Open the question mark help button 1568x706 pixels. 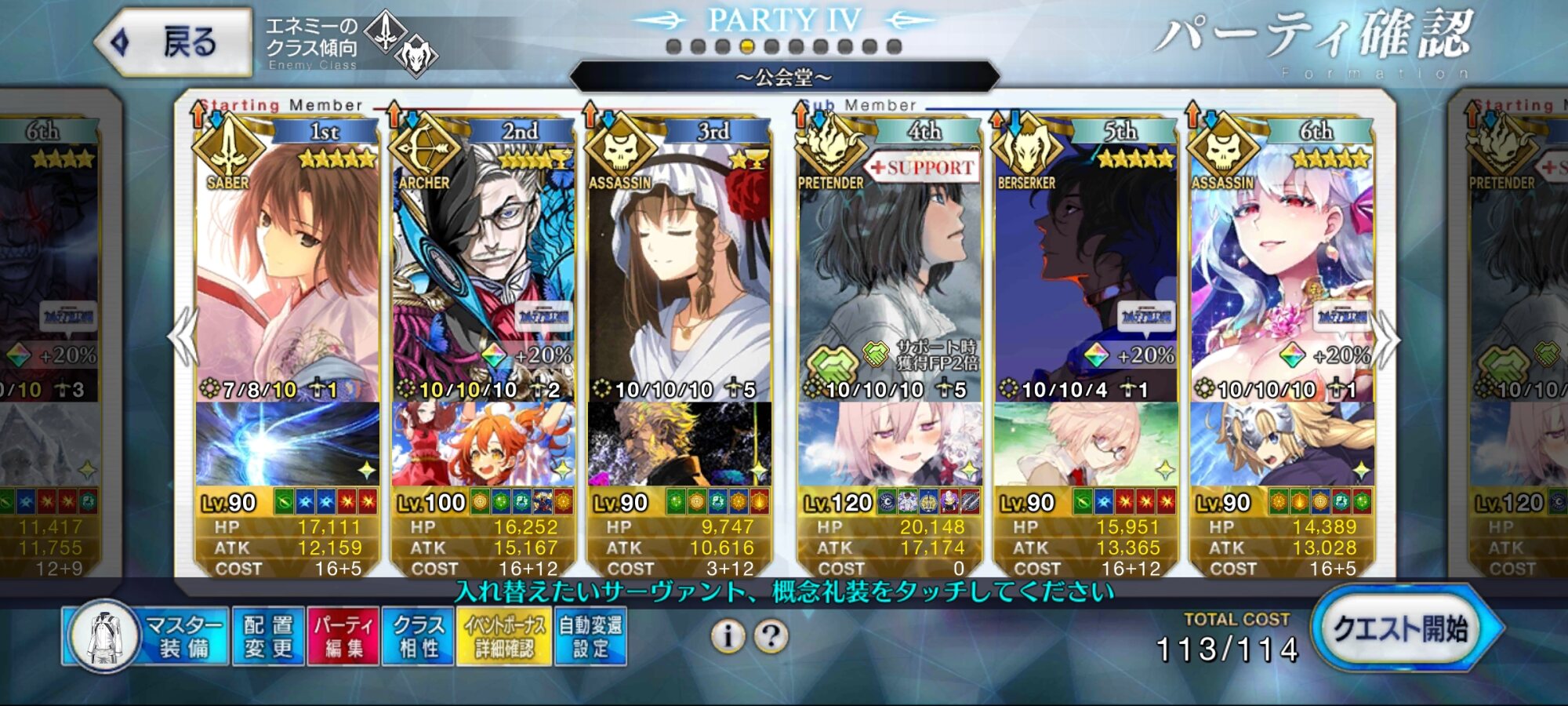[771, 636]
